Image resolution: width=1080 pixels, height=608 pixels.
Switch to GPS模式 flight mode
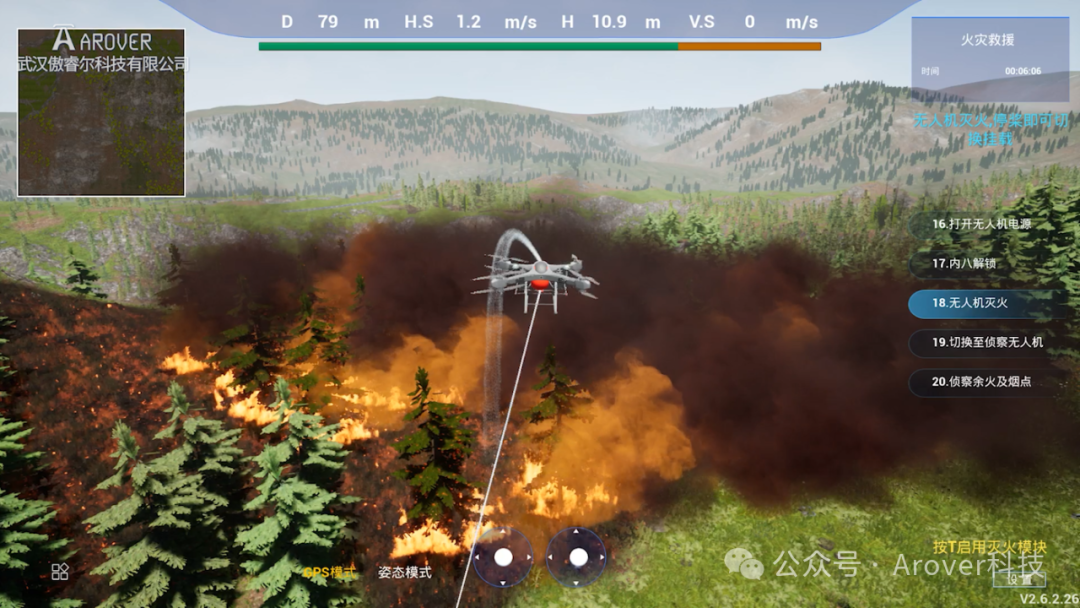coord(329,573)
